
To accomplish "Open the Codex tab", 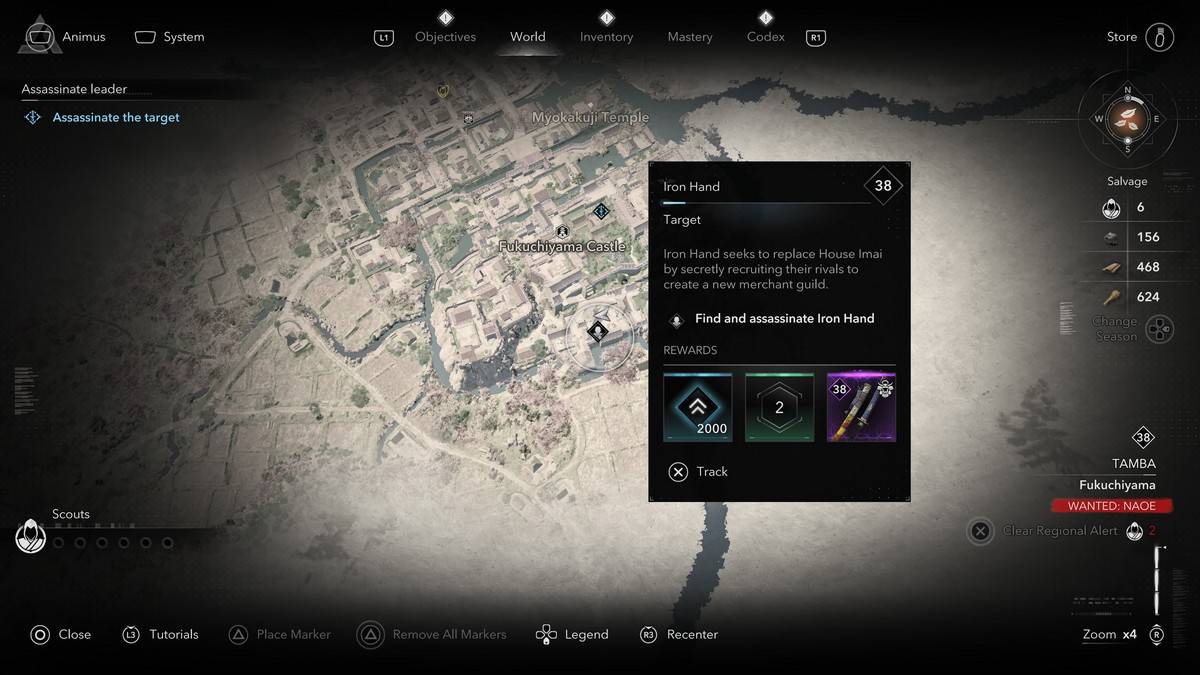I will tap(765, 37).
